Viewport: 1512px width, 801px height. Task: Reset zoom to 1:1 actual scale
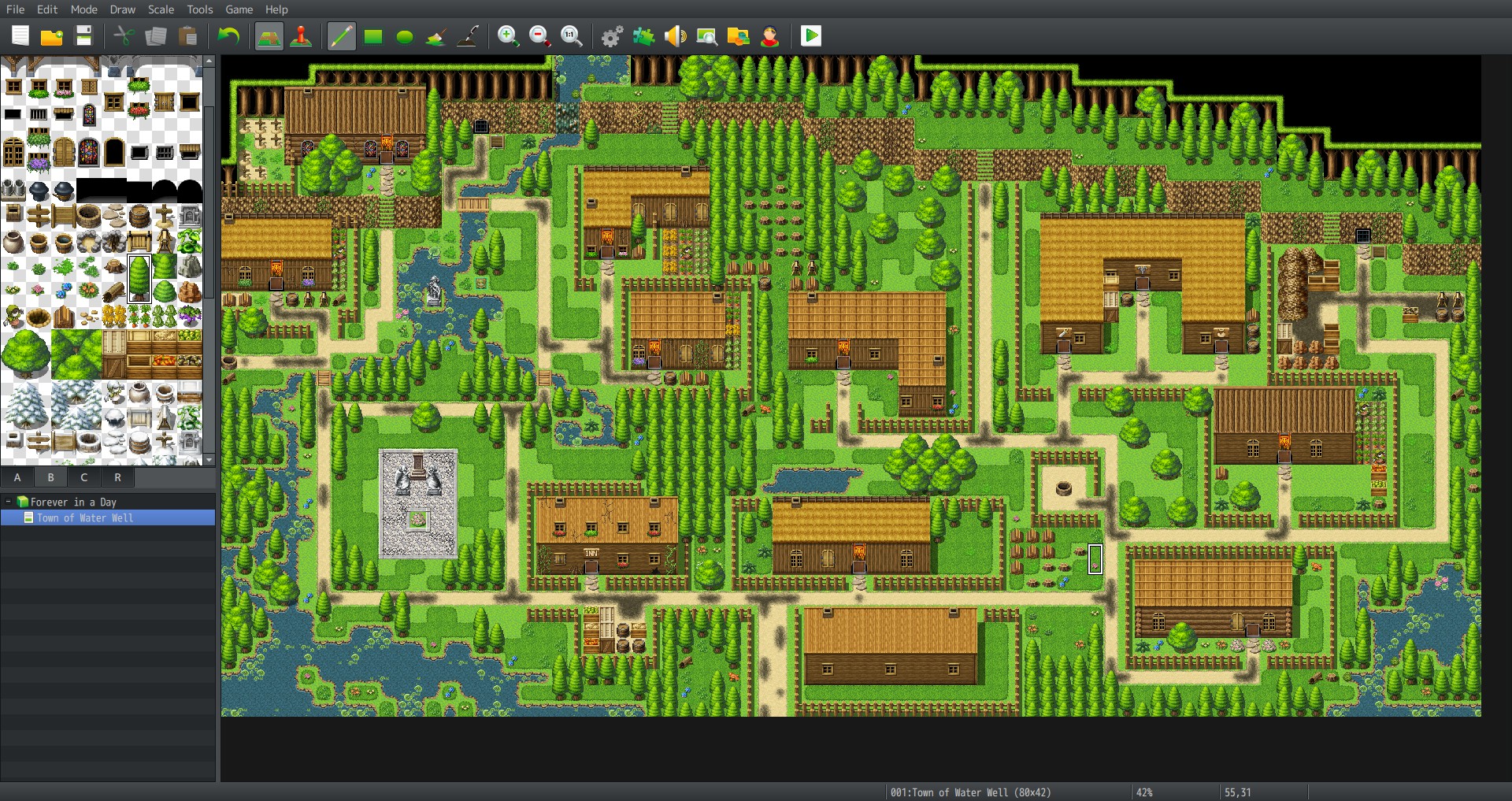[x=573, y=35]
